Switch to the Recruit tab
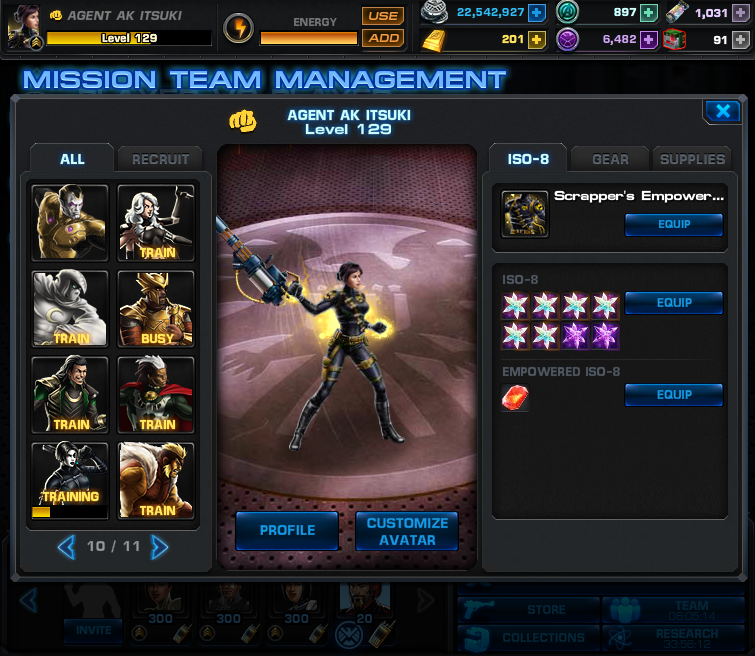The width and height of the screenshot is (755, 656). pyautogui.click(x=160, y=159)
